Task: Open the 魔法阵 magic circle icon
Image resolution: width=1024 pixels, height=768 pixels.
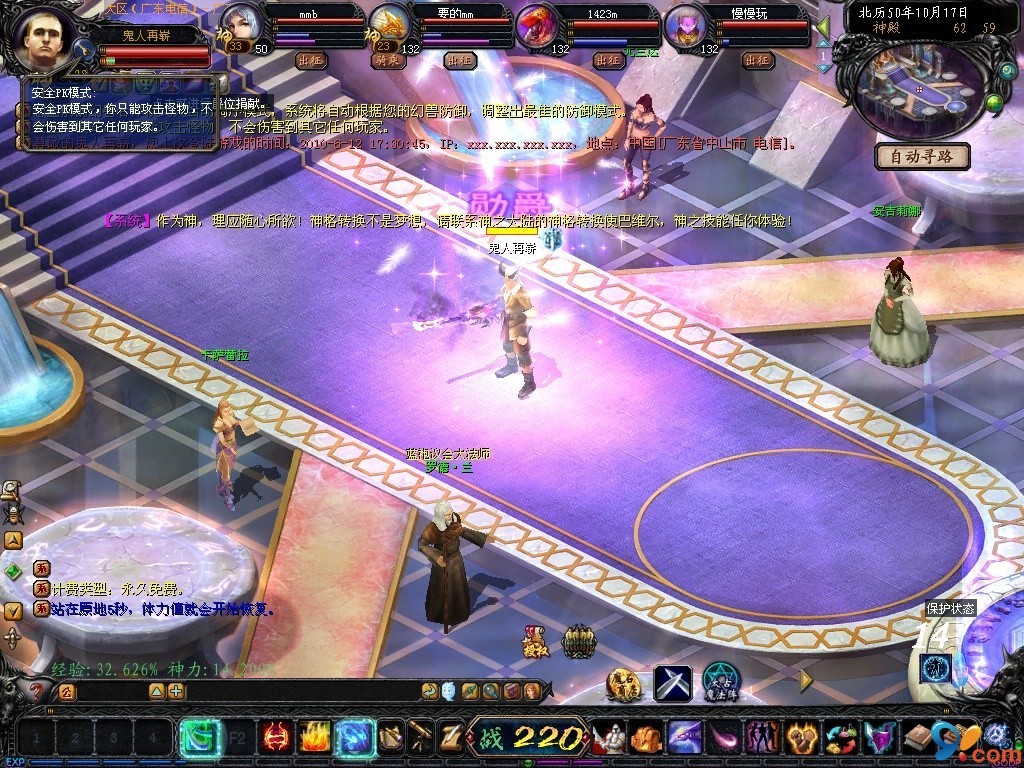Action: coord(721,684)
